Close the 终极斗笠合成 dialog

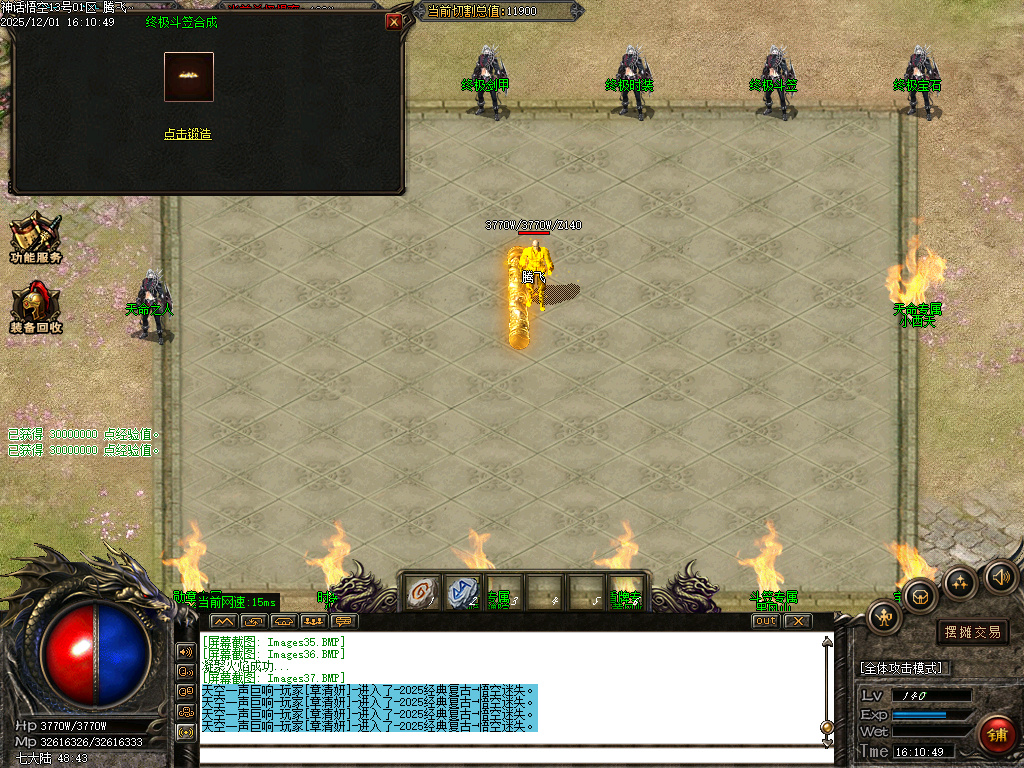point(394,22)
